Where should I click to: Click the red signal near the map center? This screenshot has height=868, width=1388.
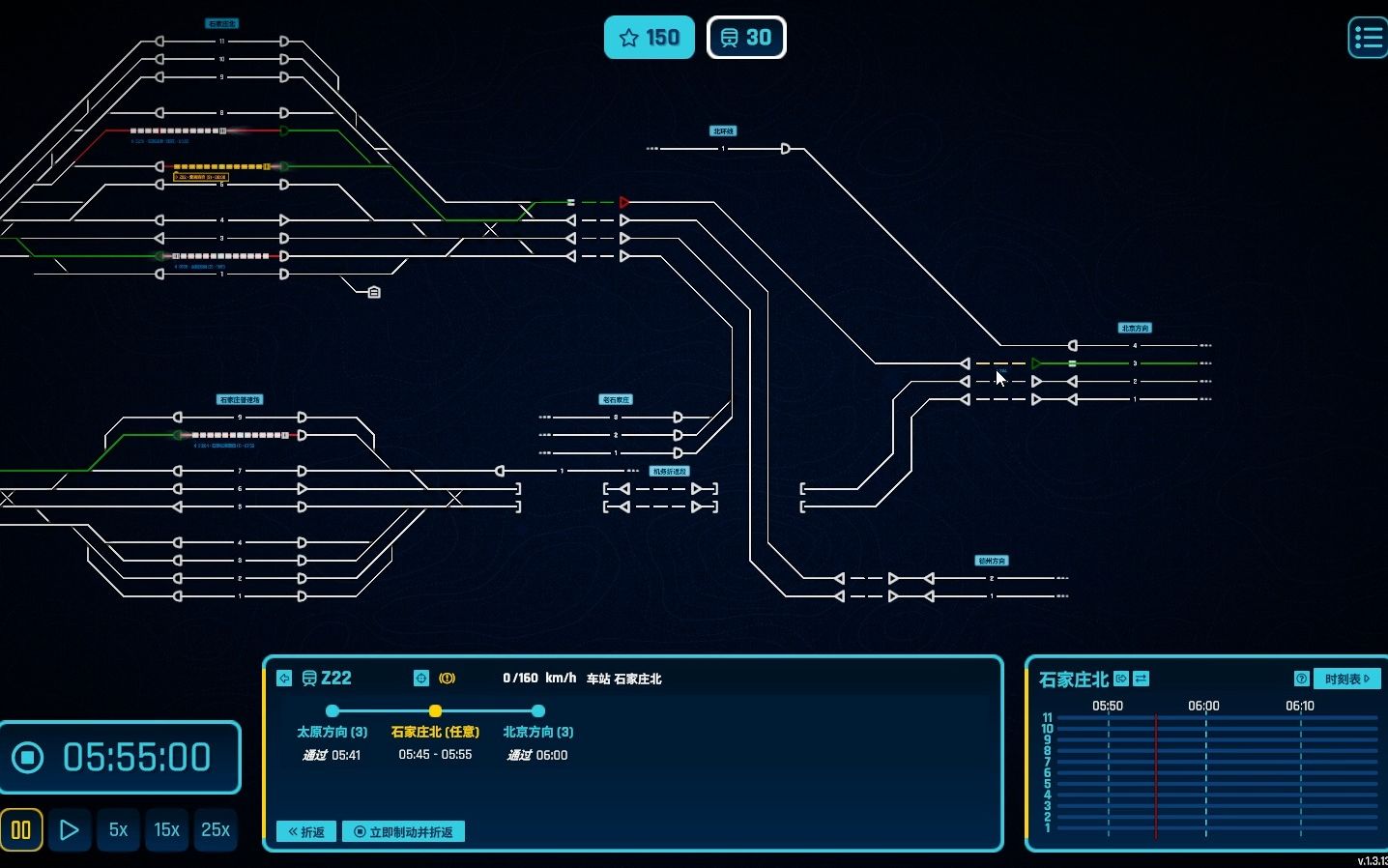(x=623, y=202)
